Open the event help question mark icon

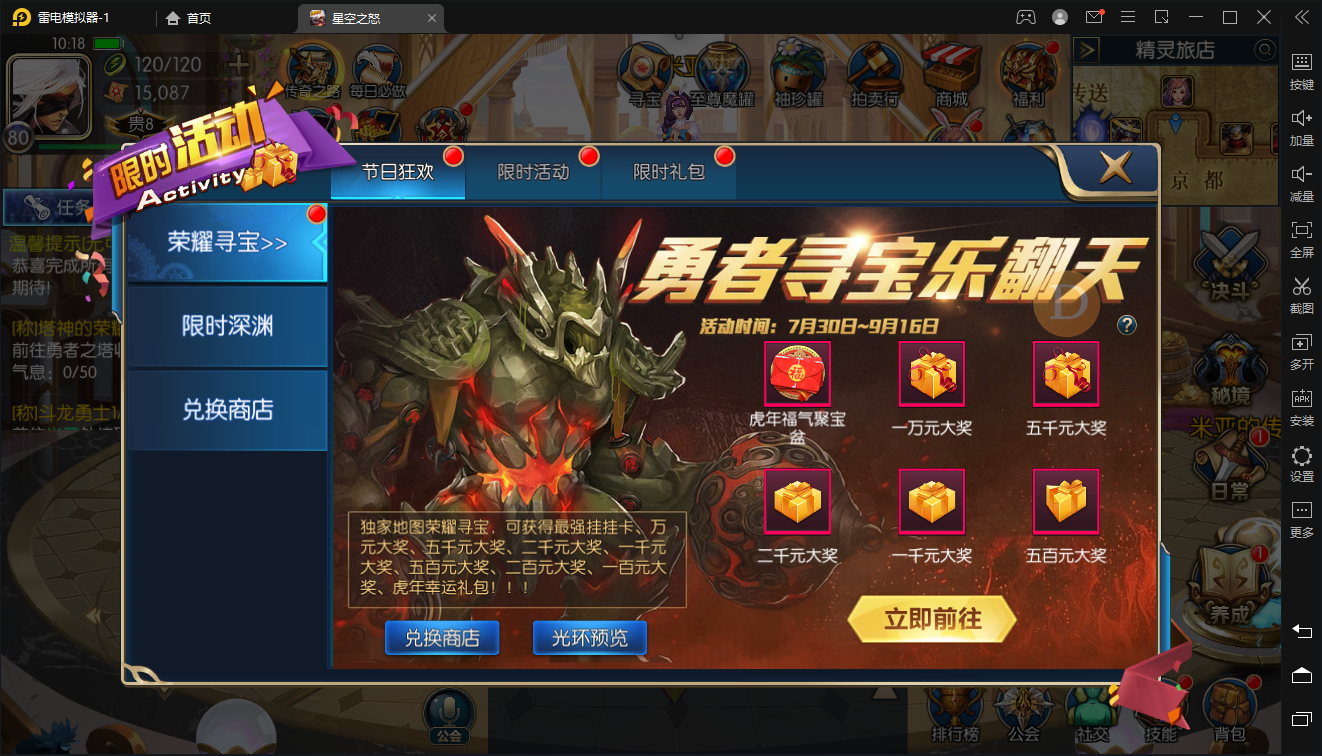tap(1126, 325)
